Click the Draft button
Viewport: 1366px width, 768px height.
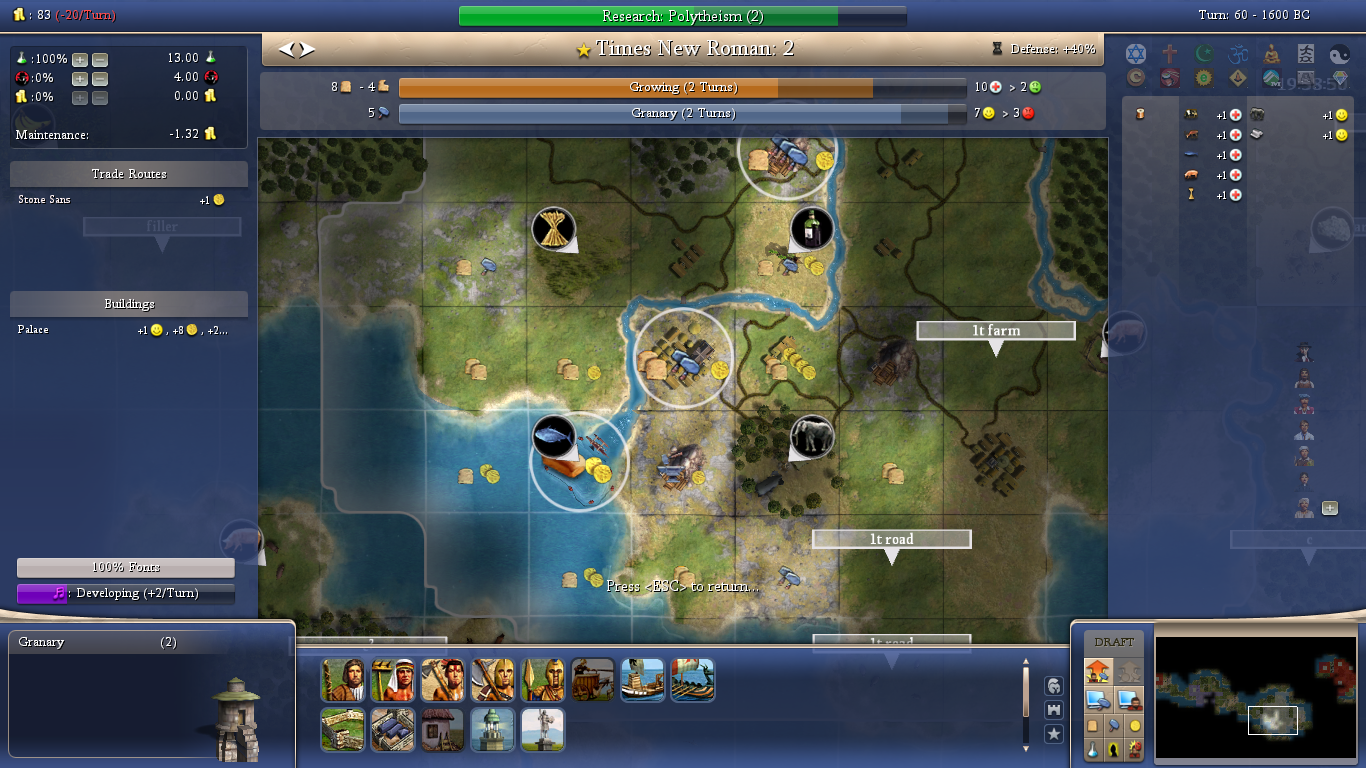pos(1114,642)
